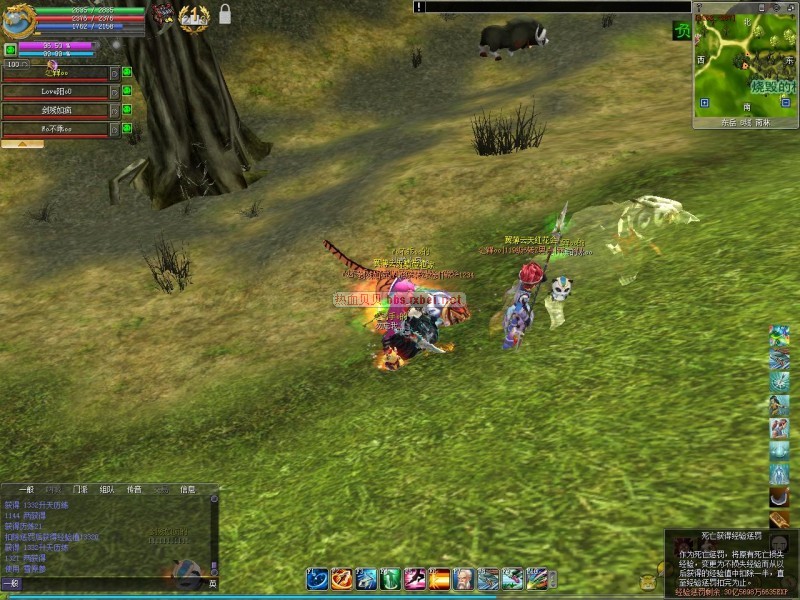Switch to the 传音 chat tab
The width and height of the screenshot is (800, 600).
point(134,490)
